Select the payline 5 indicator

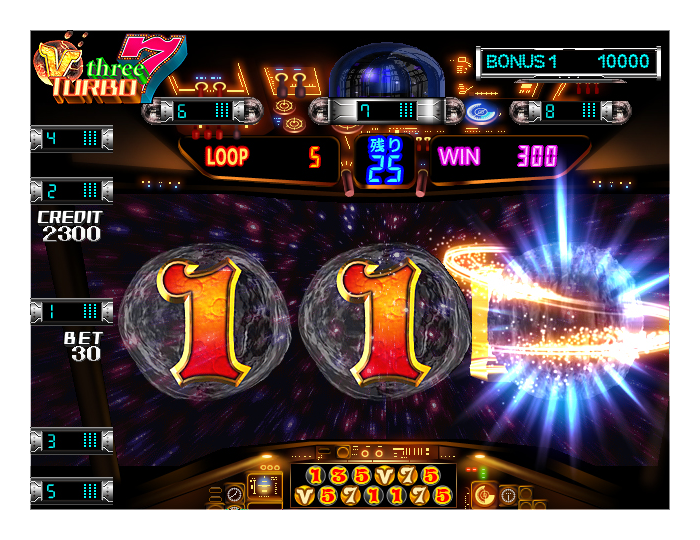pyautogui.click(x=71, y=491)
